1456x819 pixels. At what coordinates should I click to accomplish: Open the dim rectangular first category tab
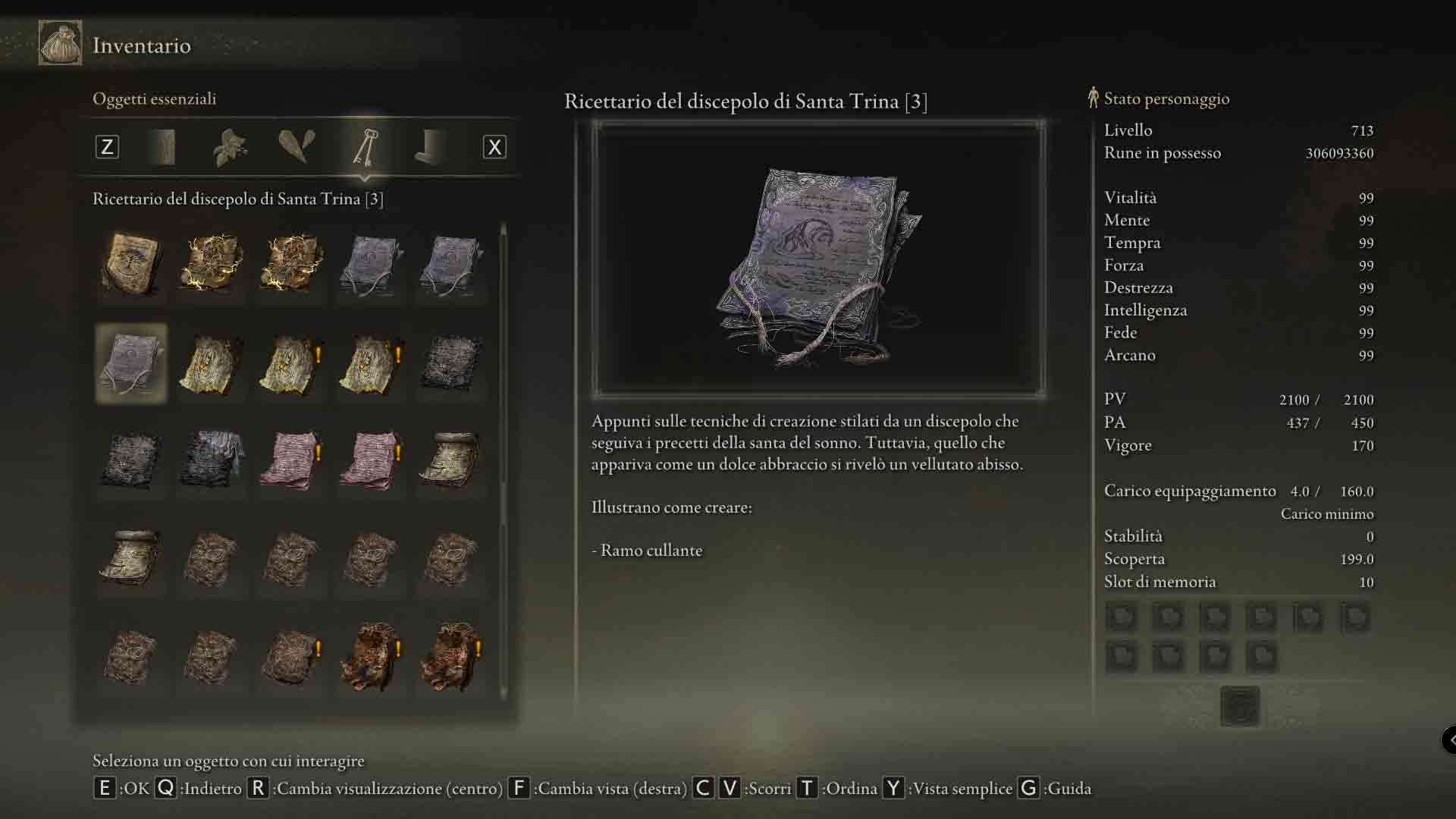164,146
